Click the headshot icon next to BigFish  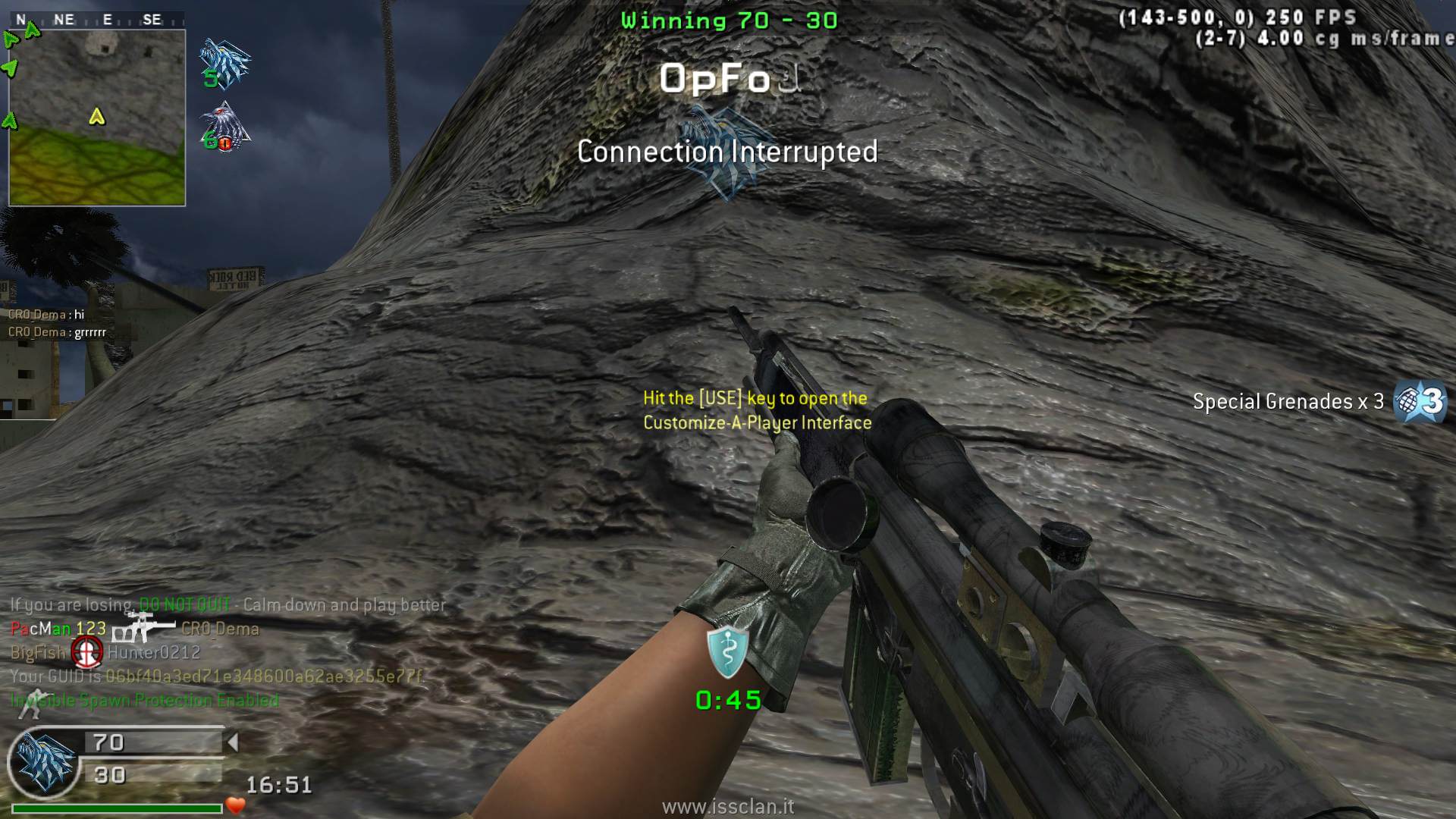[x=87, y=651]
